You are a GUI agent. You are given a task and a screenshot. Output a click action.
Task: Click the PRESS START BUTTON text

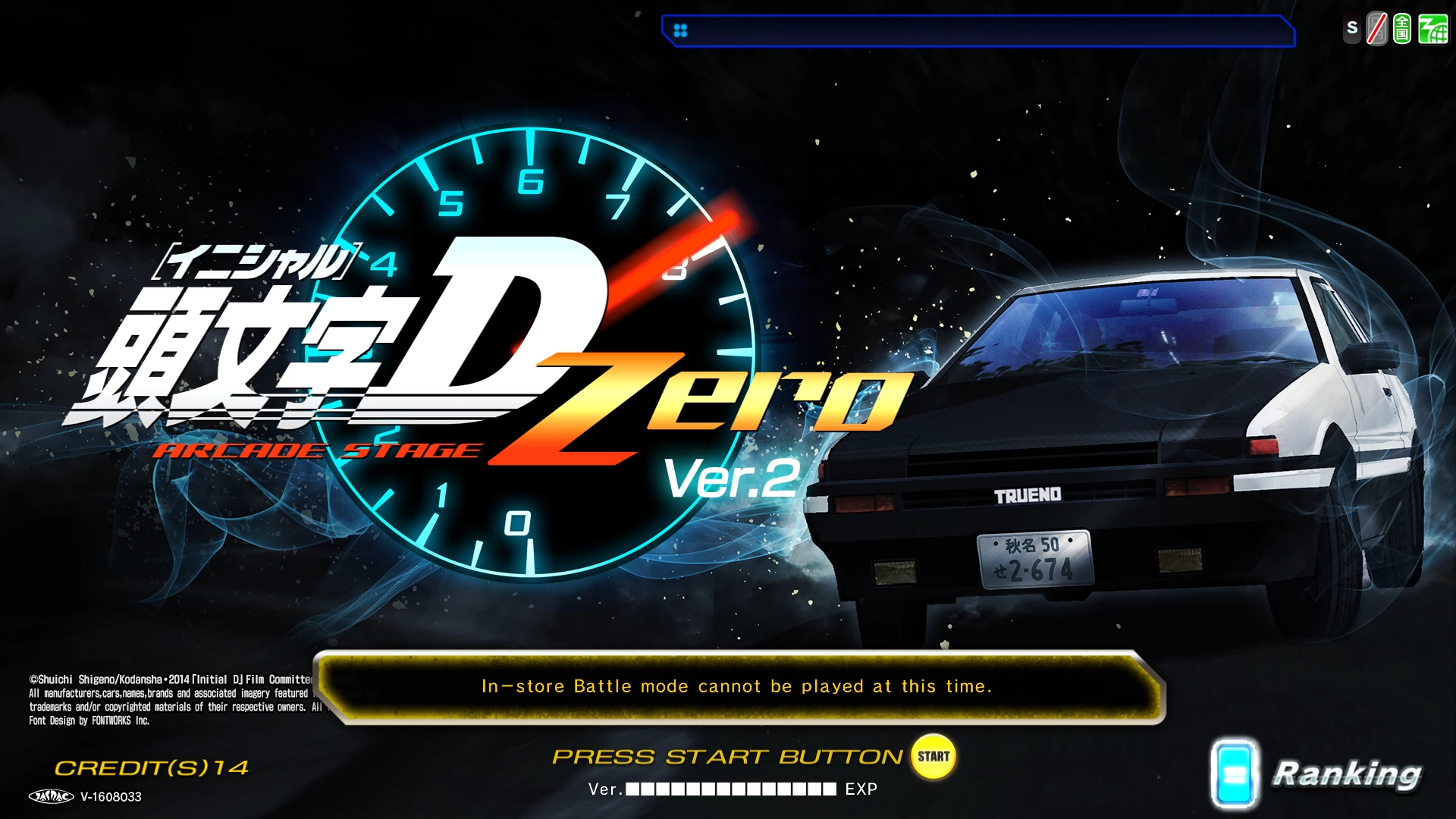726,755
